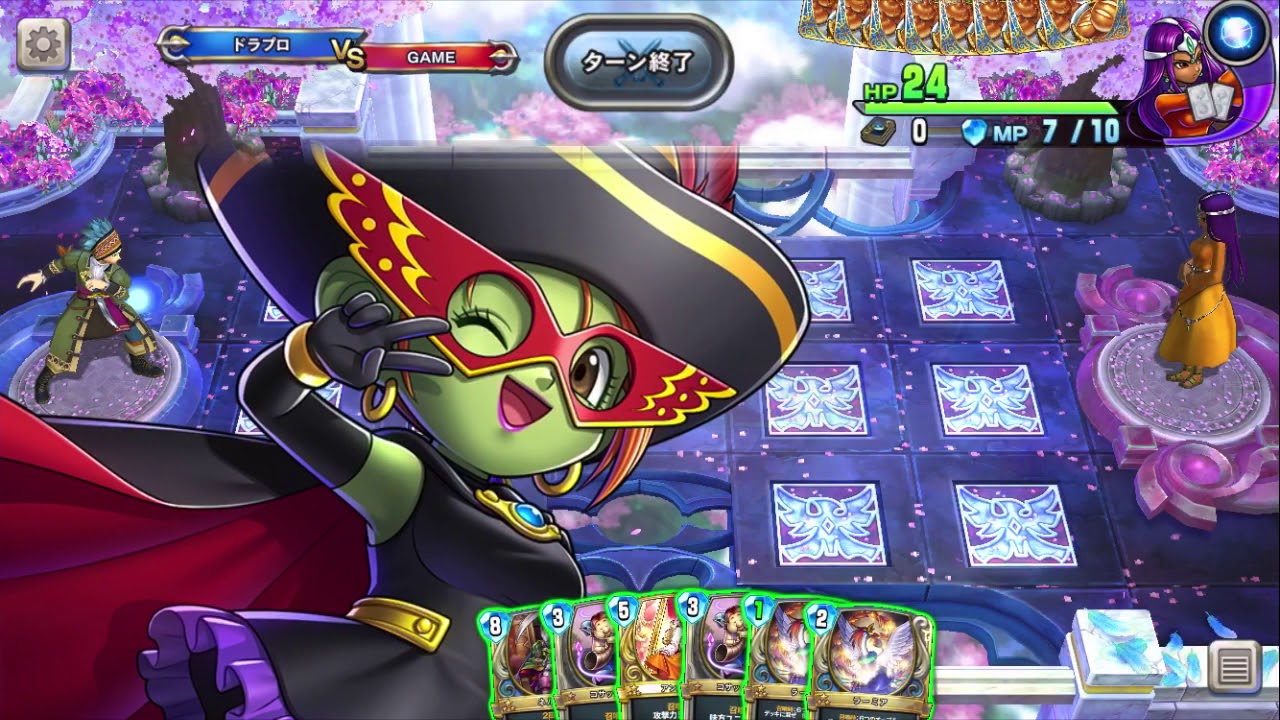Tap the glowing blue tension orb

[1236, 31]
